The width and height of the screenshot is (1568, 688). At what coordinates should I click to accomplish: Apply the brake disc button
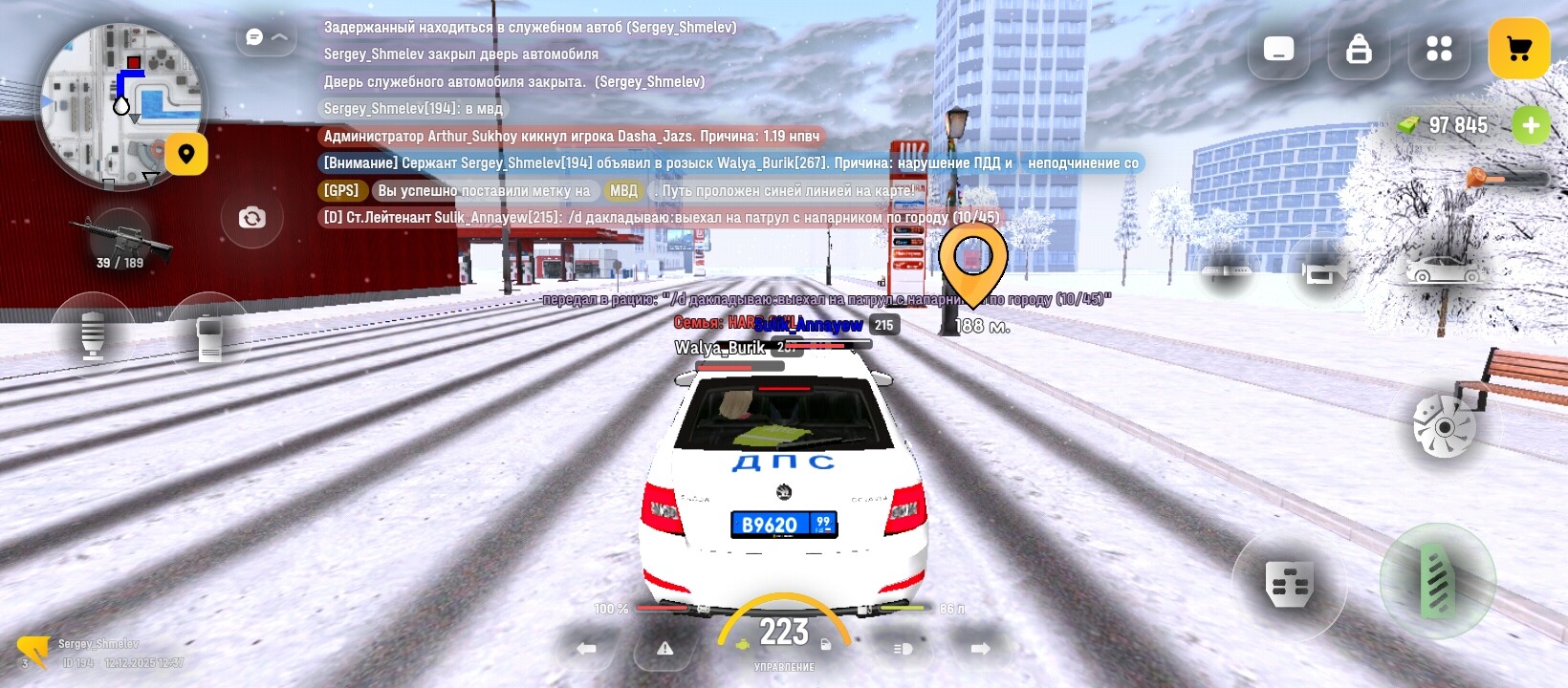1445,426
